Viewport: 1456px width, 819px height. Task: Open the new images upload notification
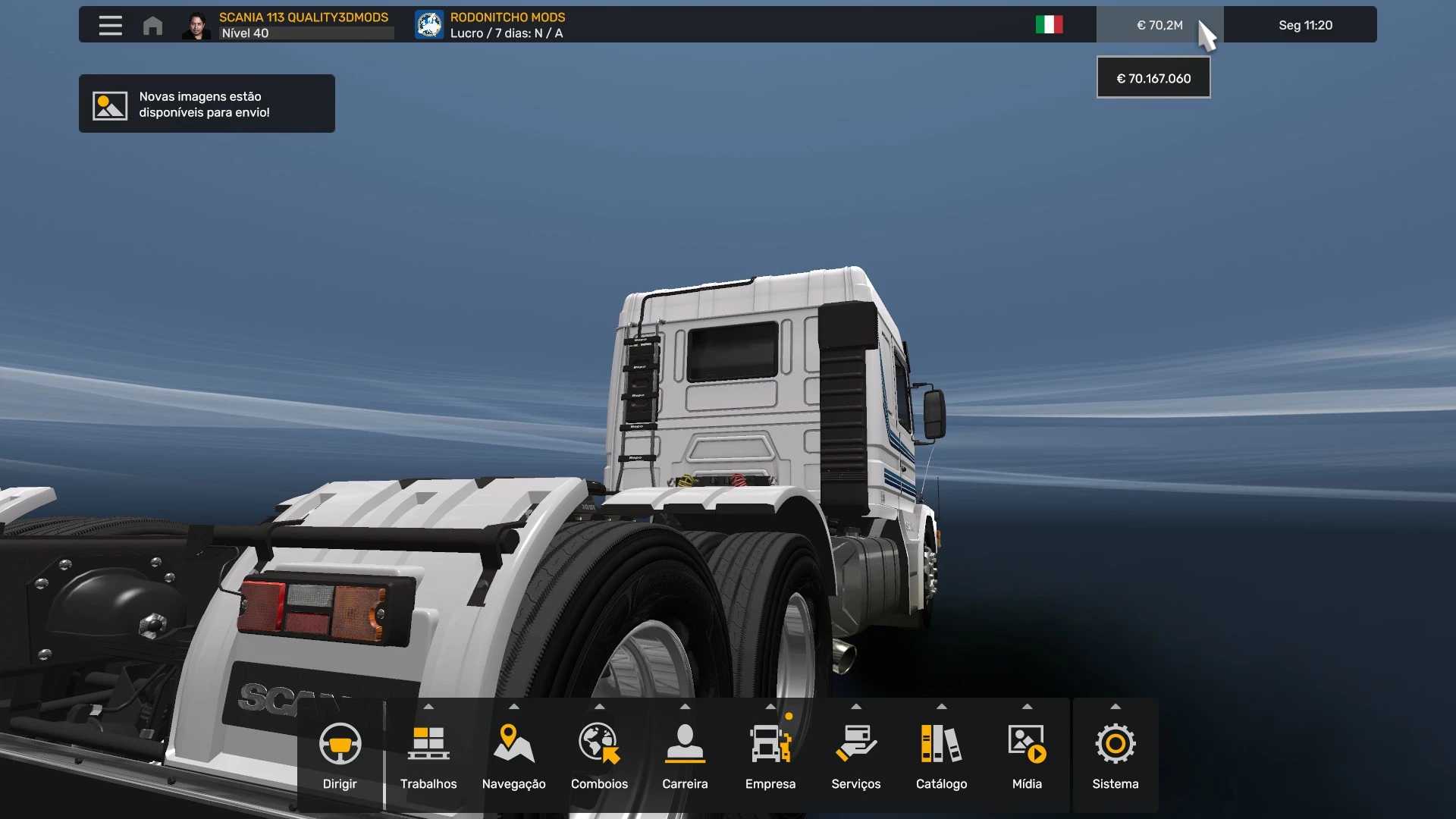(206, 104)
